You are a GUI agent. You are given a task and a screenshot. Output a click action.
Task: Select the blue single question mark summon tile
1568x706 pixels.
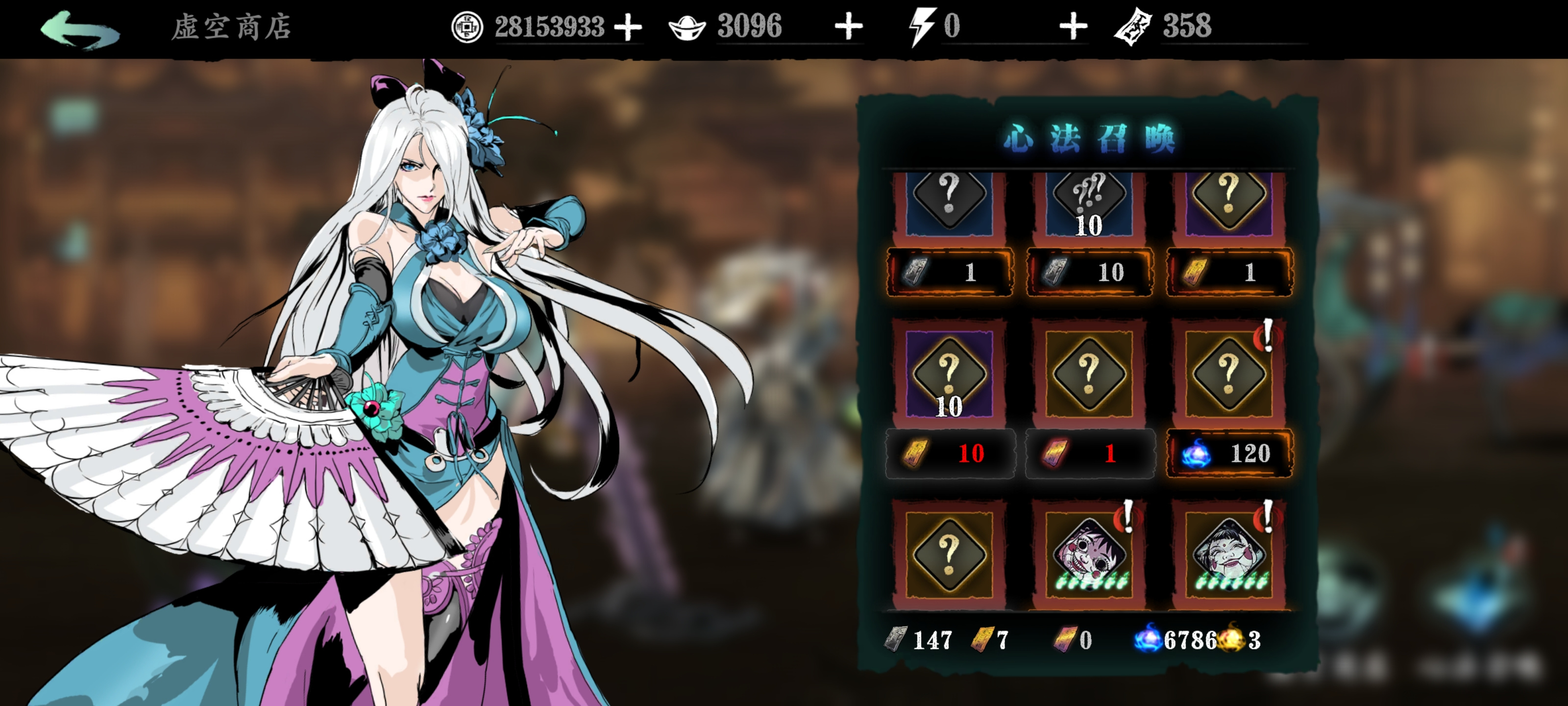[x=948, y=202]
